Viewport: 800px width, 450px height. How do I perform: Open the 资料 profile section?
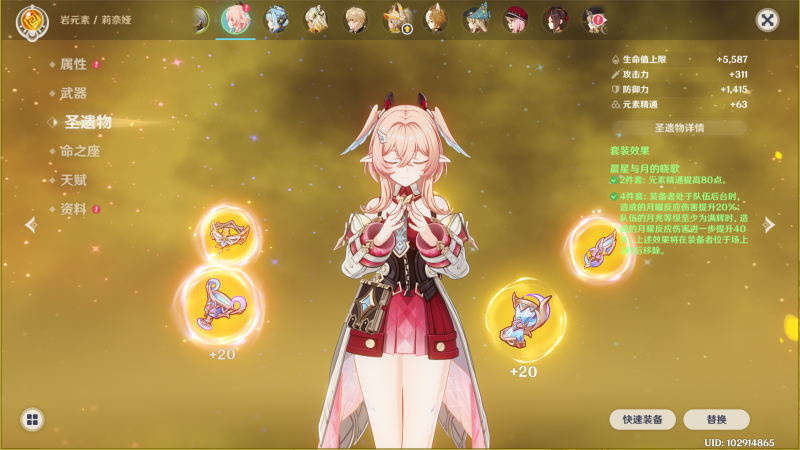(x=74, y=209)
